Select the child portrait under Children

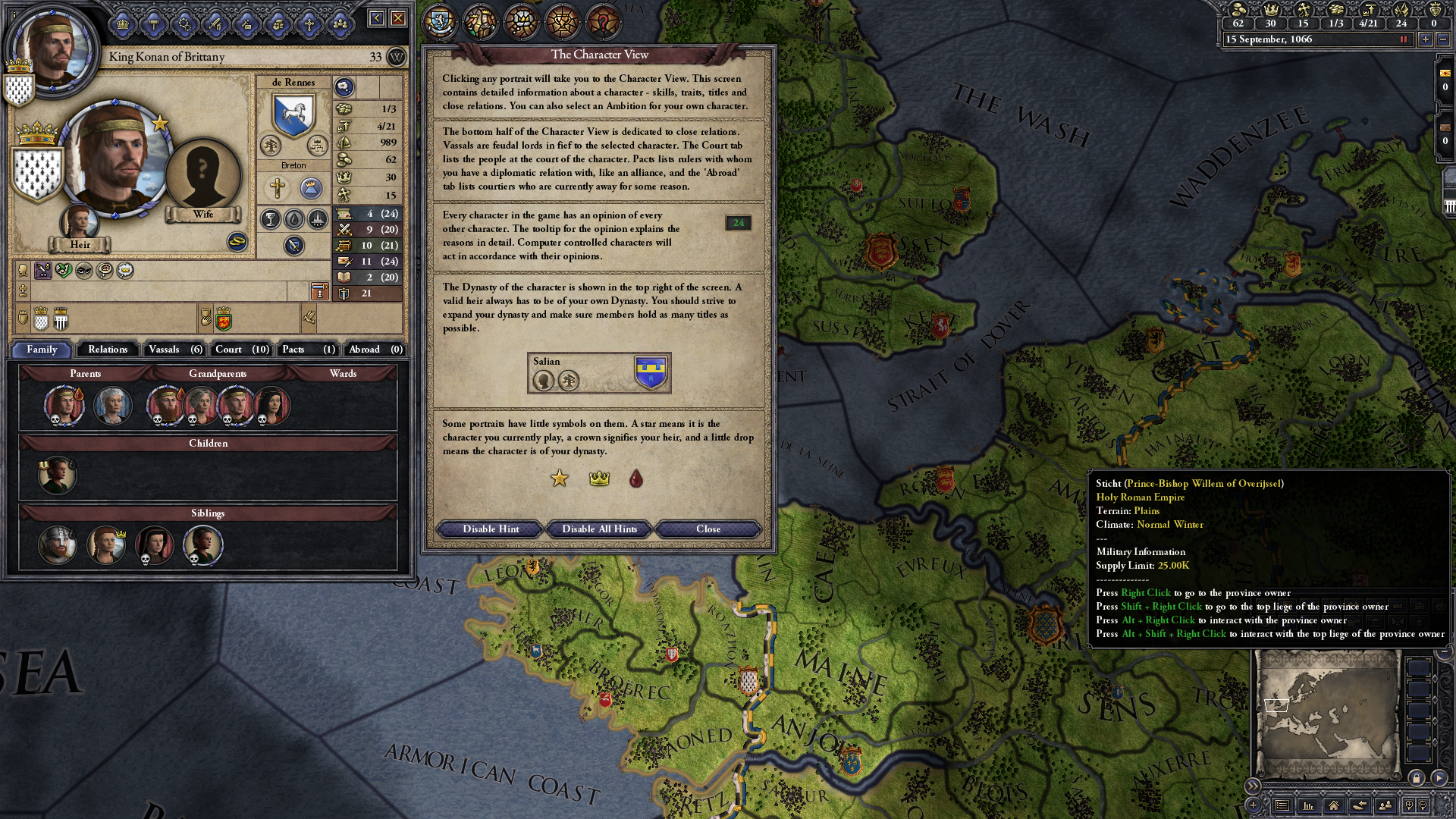[x=58, y=475]
